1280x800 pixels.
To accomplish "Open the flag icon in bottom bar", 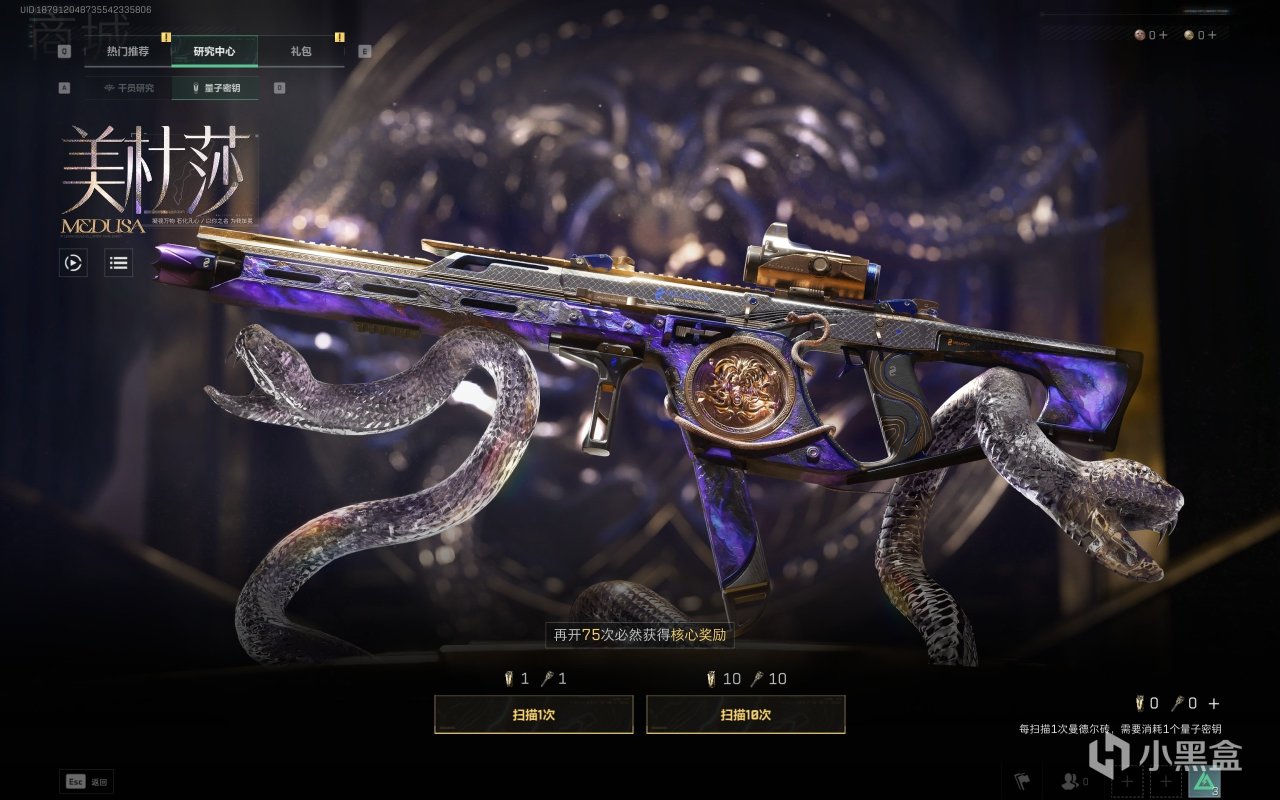I will pos(1023,781).
